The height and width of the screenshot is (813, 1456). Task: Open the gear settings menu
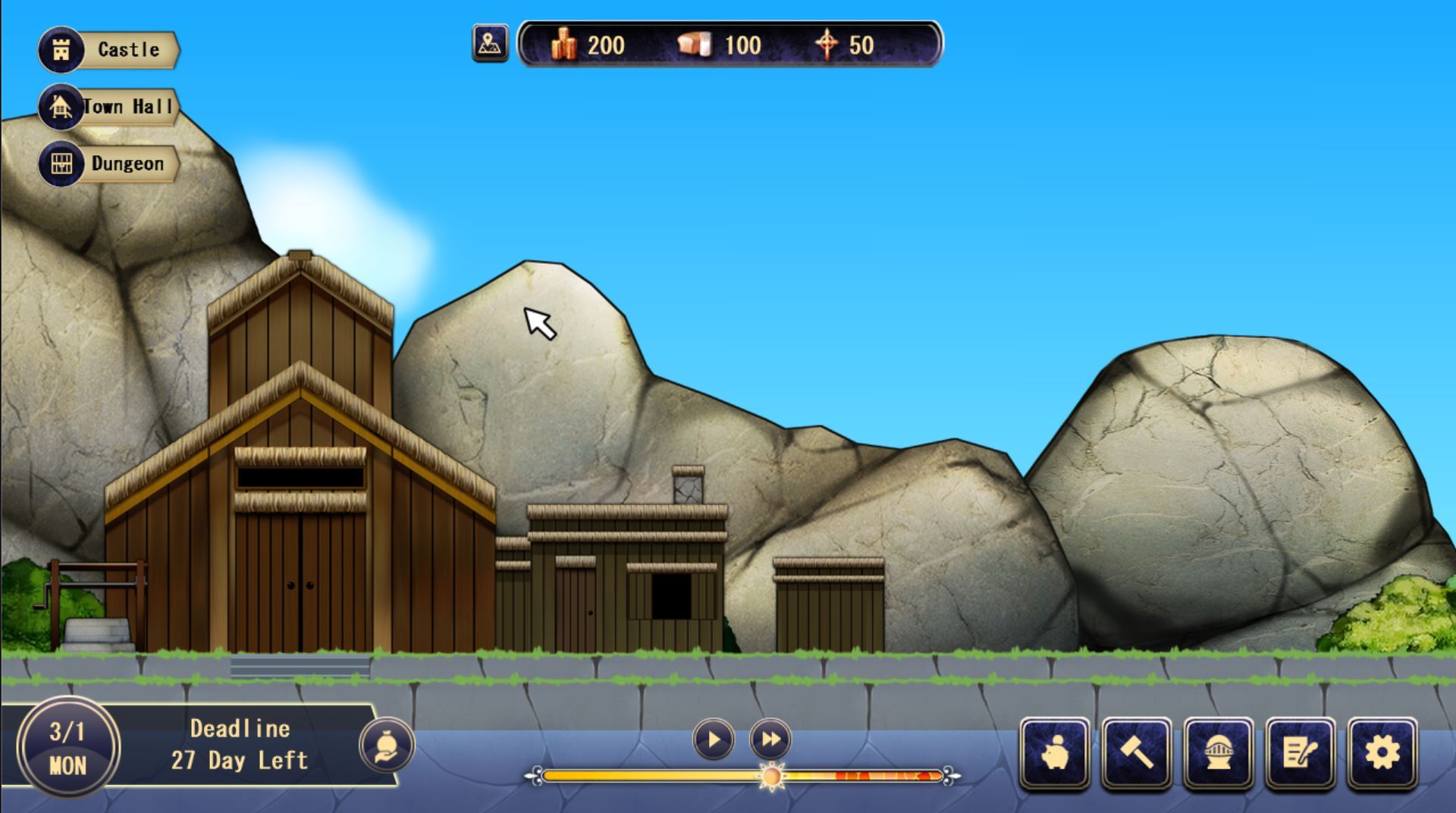tap(1382, 753)
